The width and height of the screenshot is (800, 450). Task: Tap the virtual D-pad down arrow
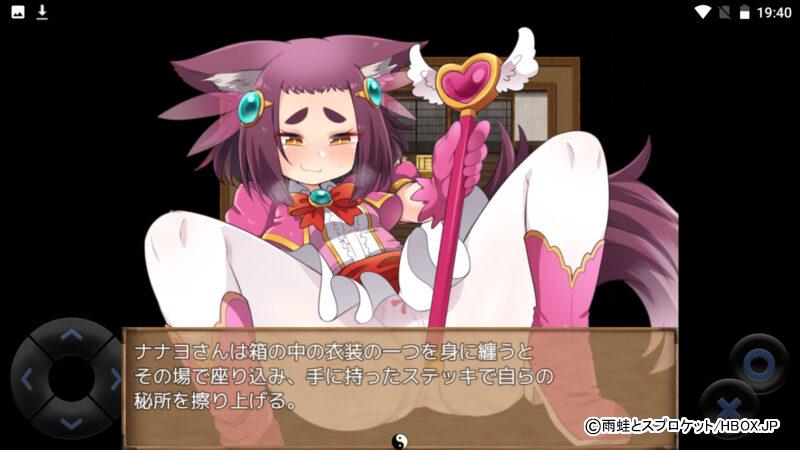tap(70, 423)
